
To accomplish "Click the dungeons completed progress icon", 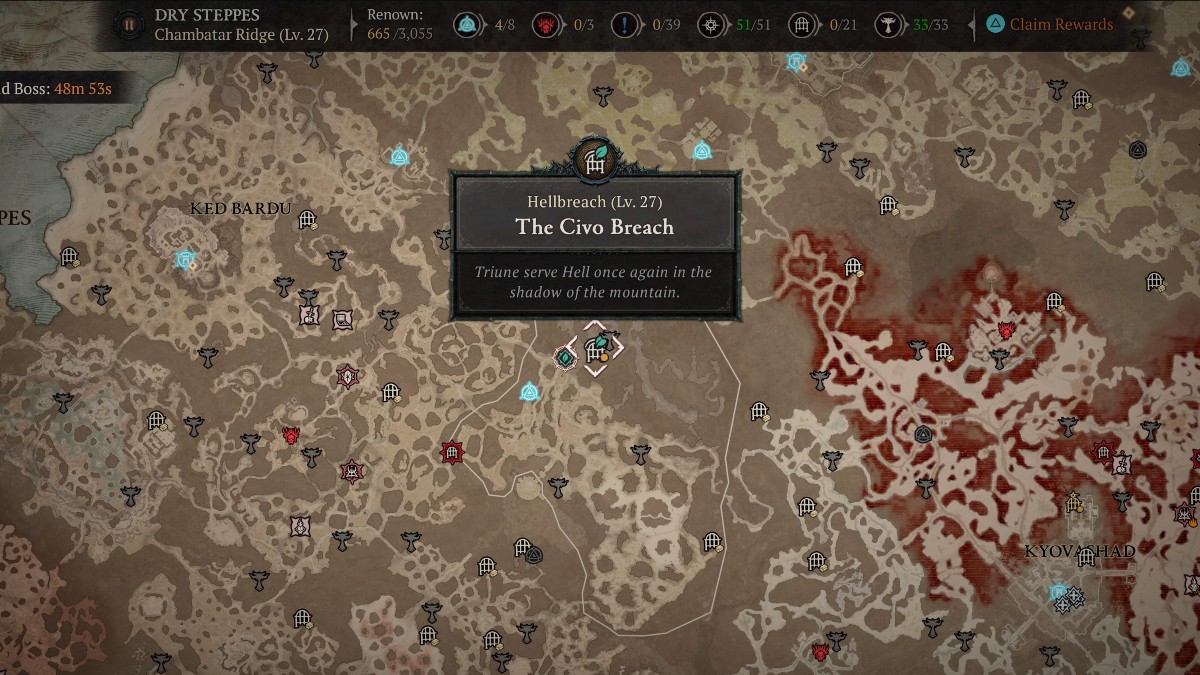I will [x=800, y=24].
